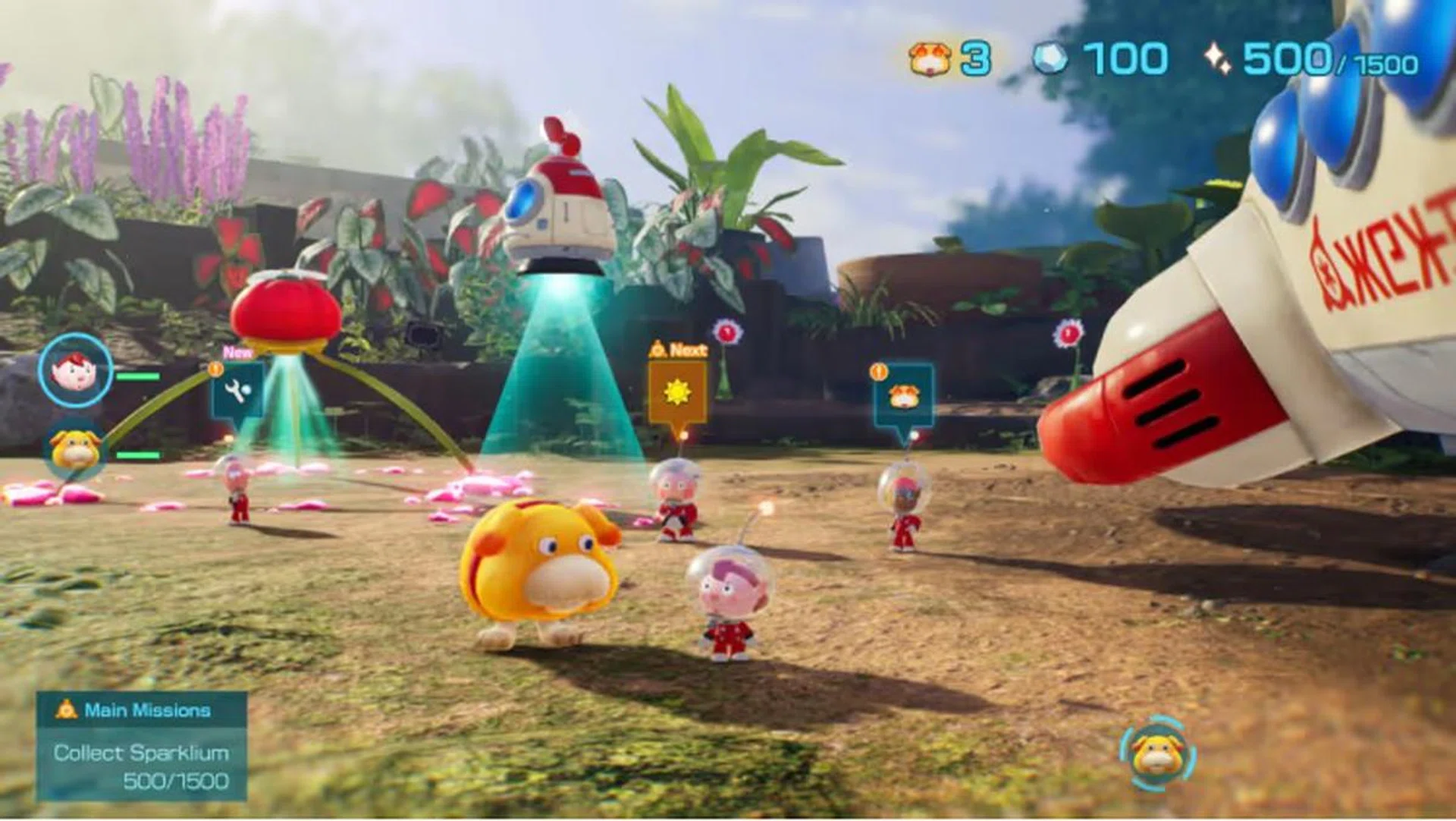The image size is (1456, 821).
Task: Switch to Oatchi's yellow dog portrait
Action: click(74, 448)
